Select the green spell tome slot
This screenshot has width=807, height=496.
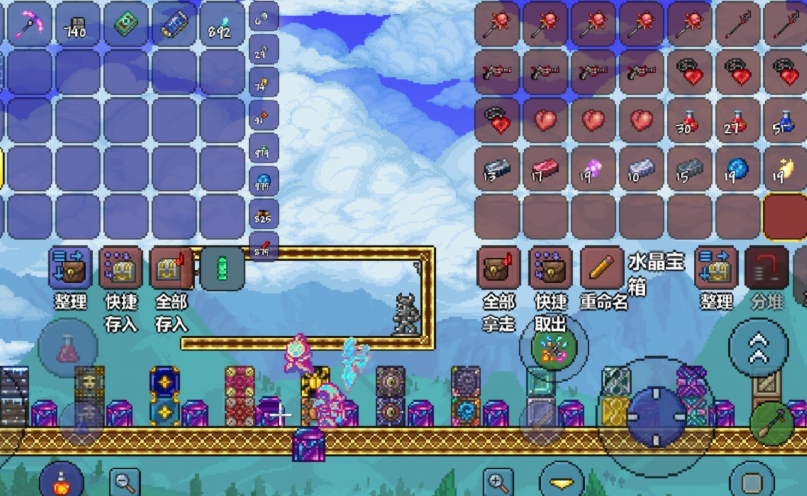[125, 22]
